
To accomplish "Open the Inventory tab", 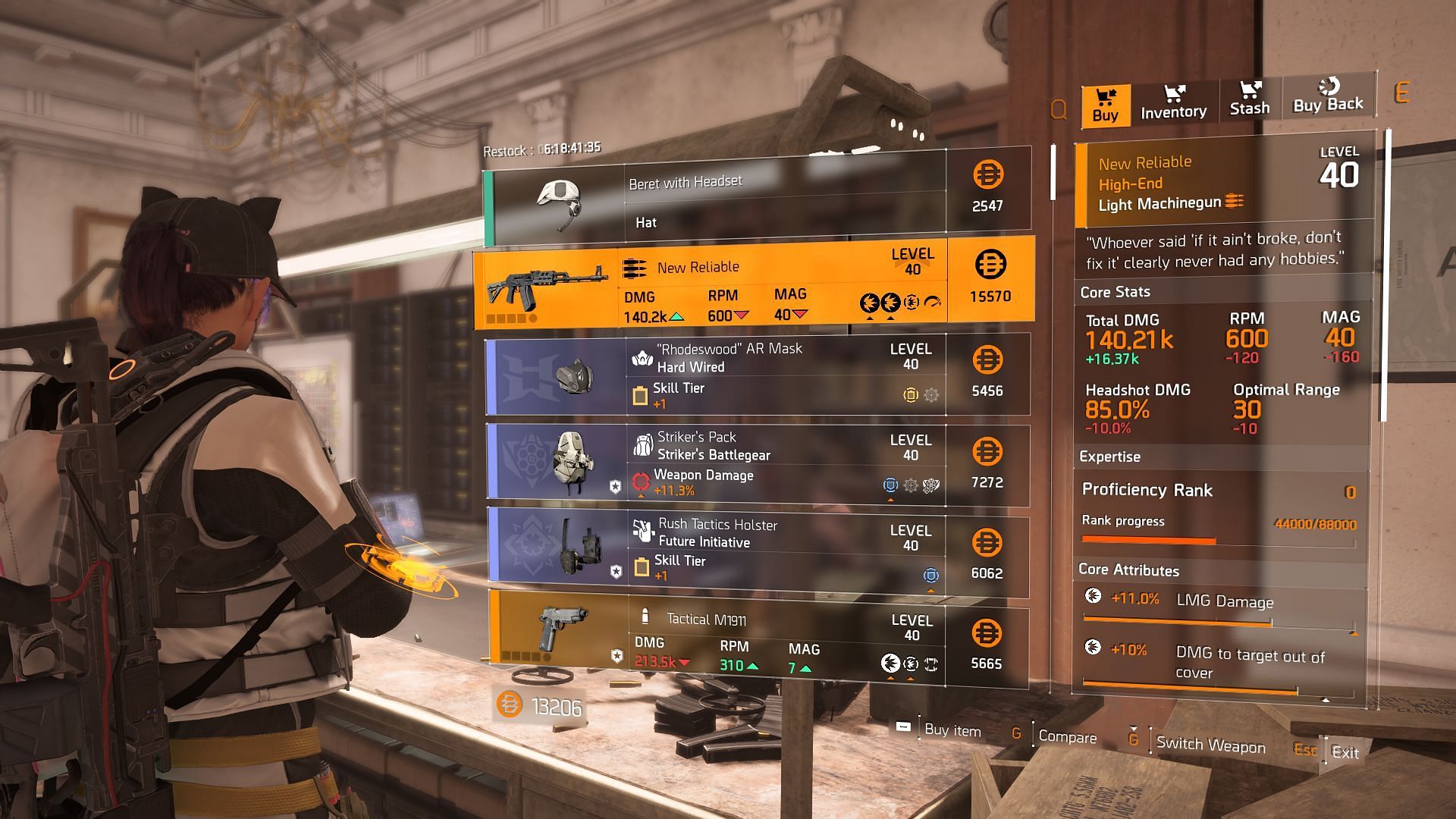I will click(x=1173, y=103).
